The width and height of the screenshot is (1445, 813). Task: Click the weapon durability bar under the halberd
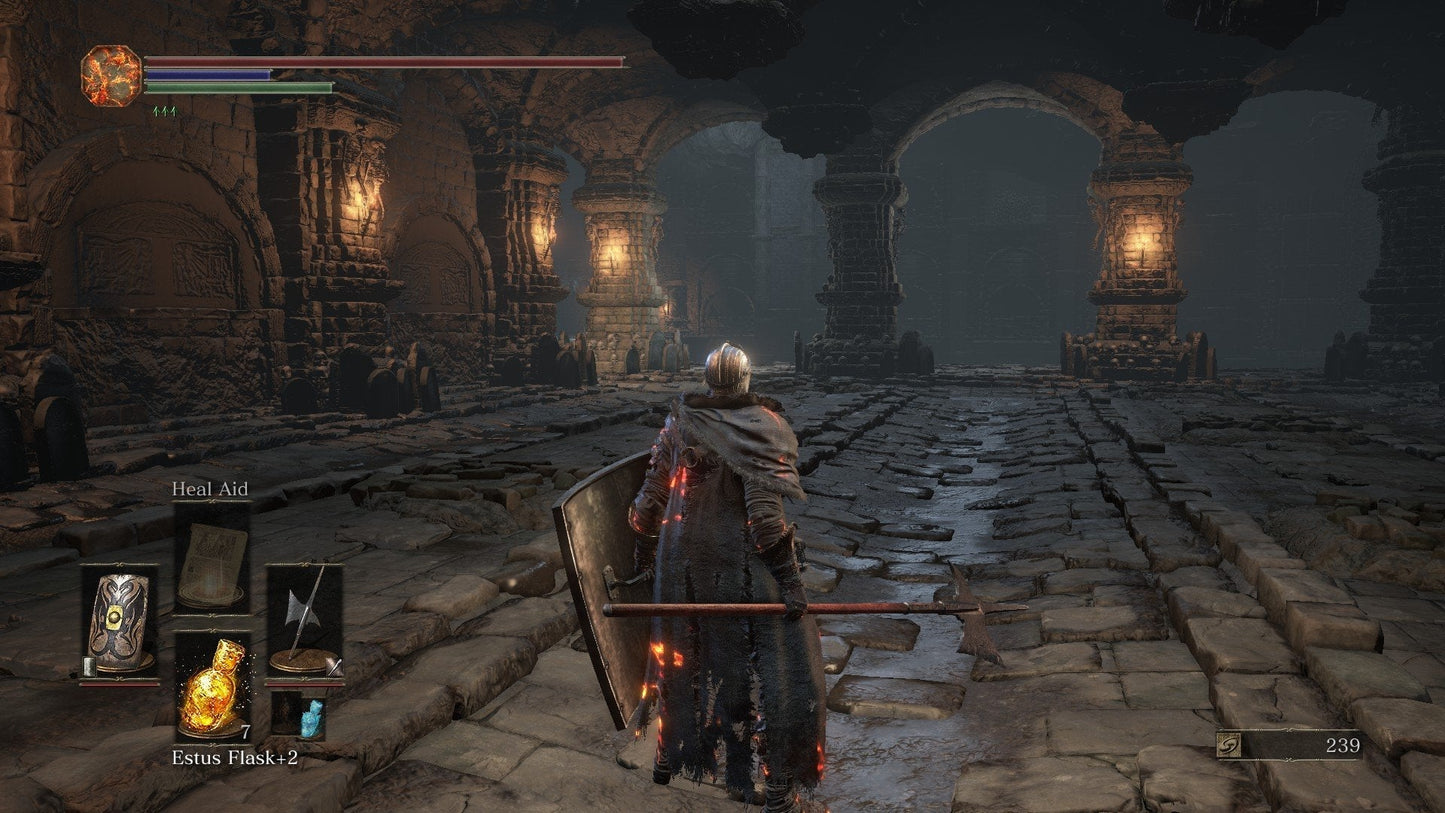(305, 684)
